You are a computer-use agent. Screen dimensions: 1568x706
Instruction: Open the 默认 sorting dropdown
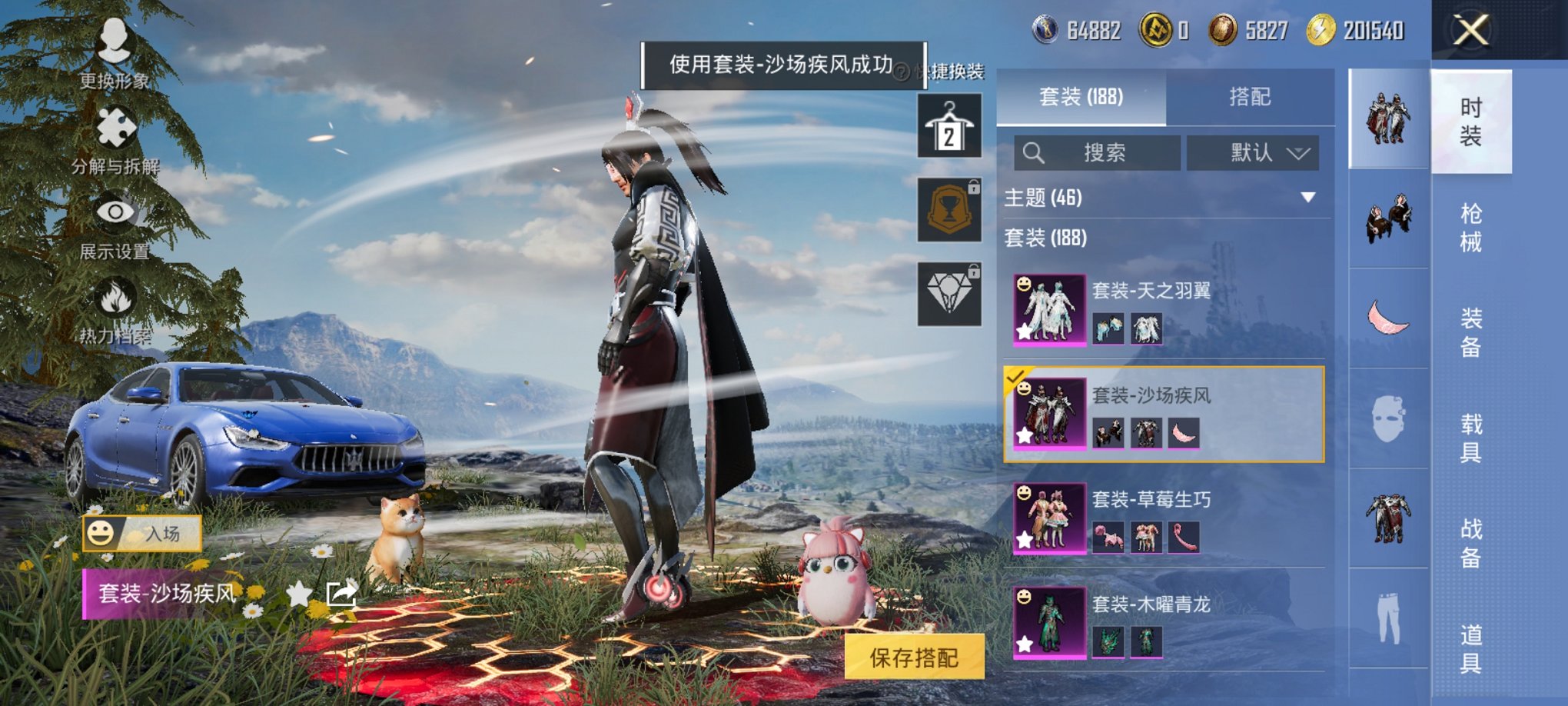1253,152
